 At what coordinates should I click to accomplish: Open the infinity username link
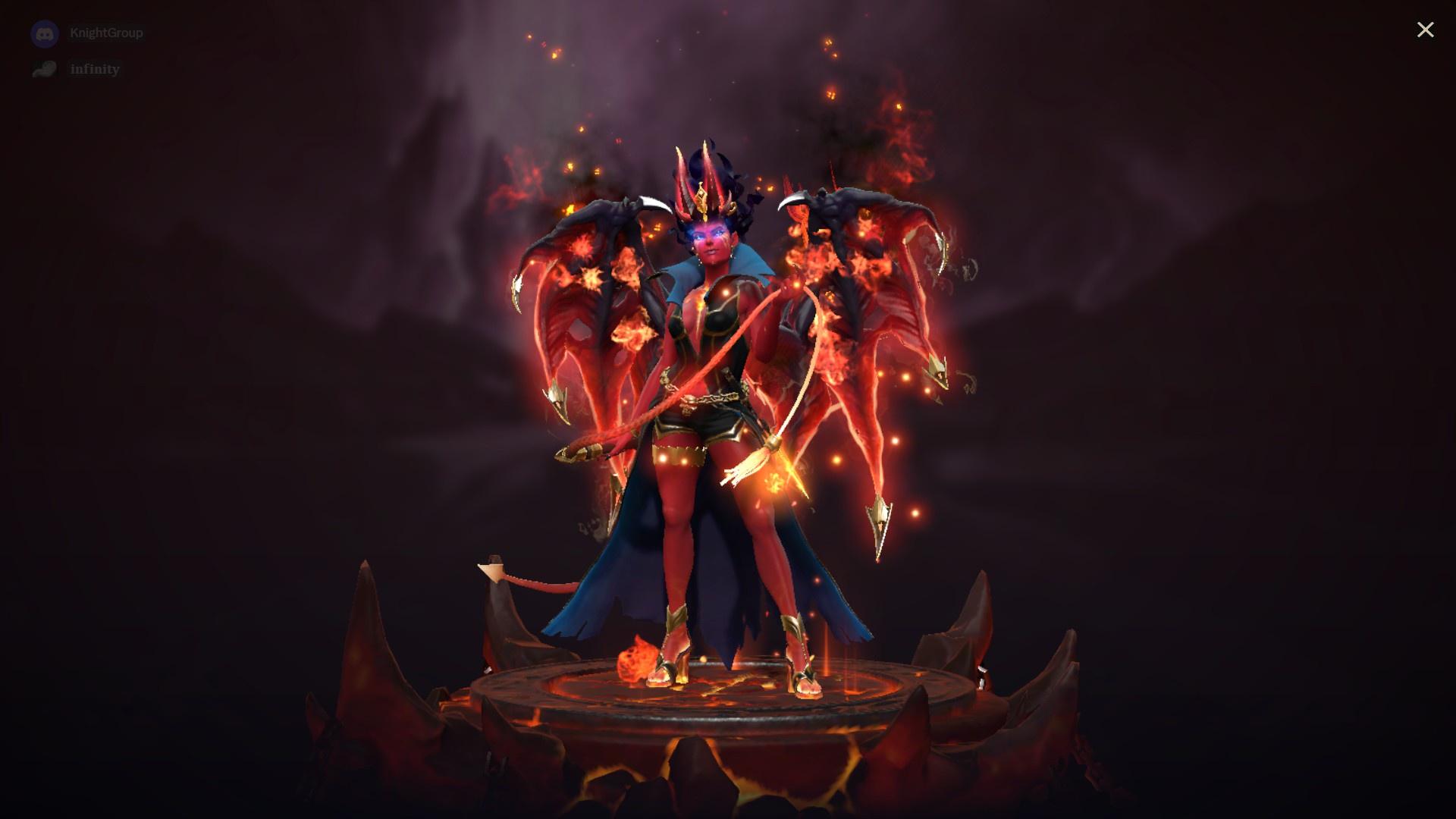pos(94,69)
